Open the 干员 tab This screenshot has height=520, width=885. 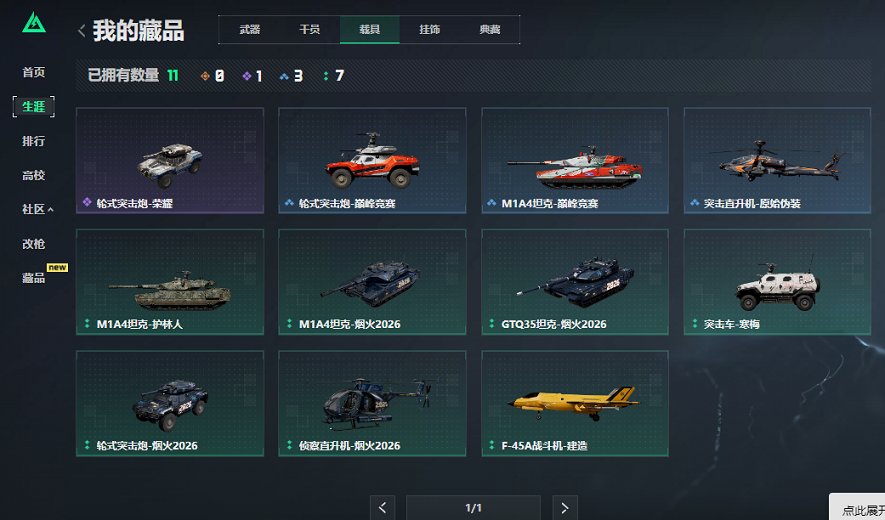tap(309, 30)
